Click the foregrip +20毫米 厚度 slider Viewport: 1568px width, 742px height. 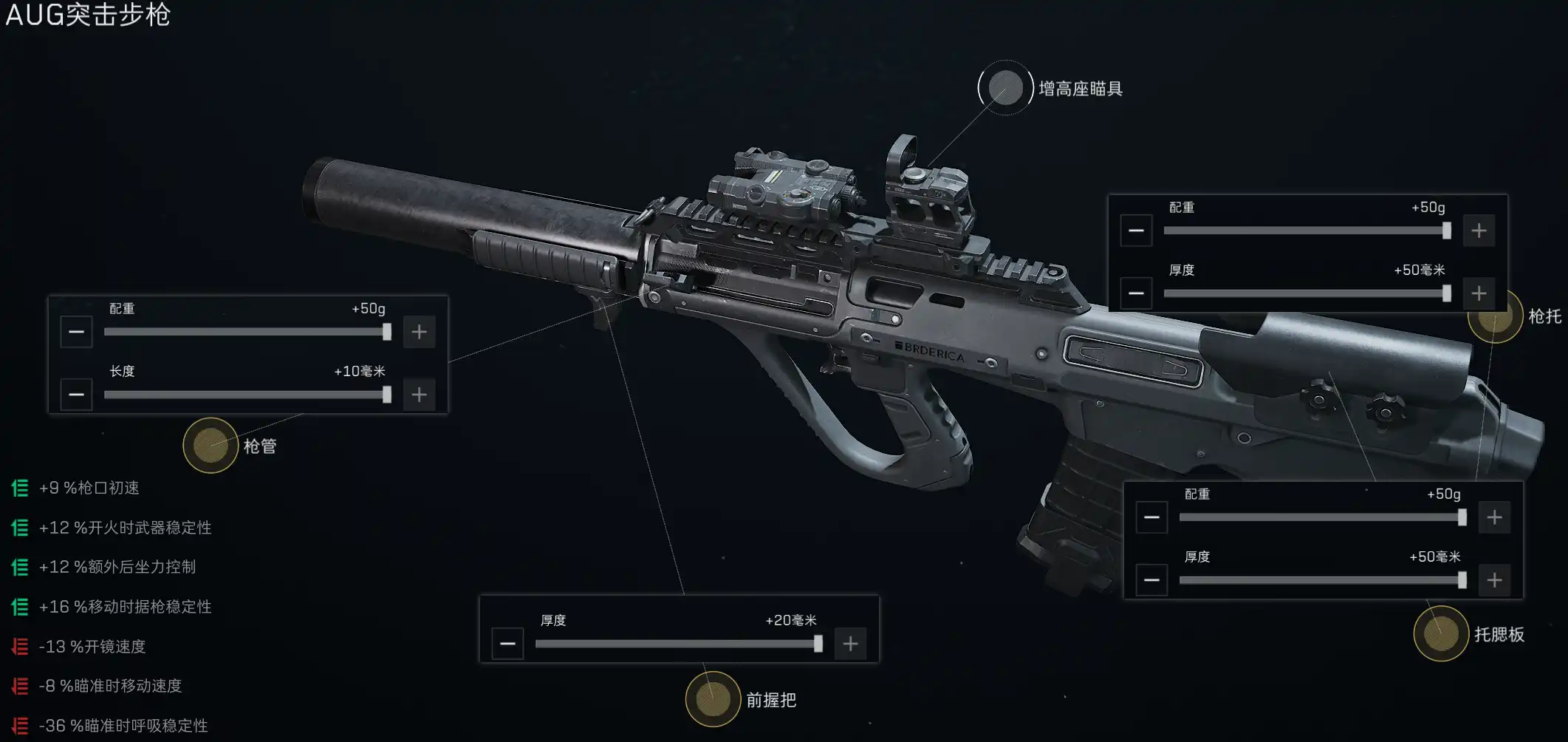677,644
